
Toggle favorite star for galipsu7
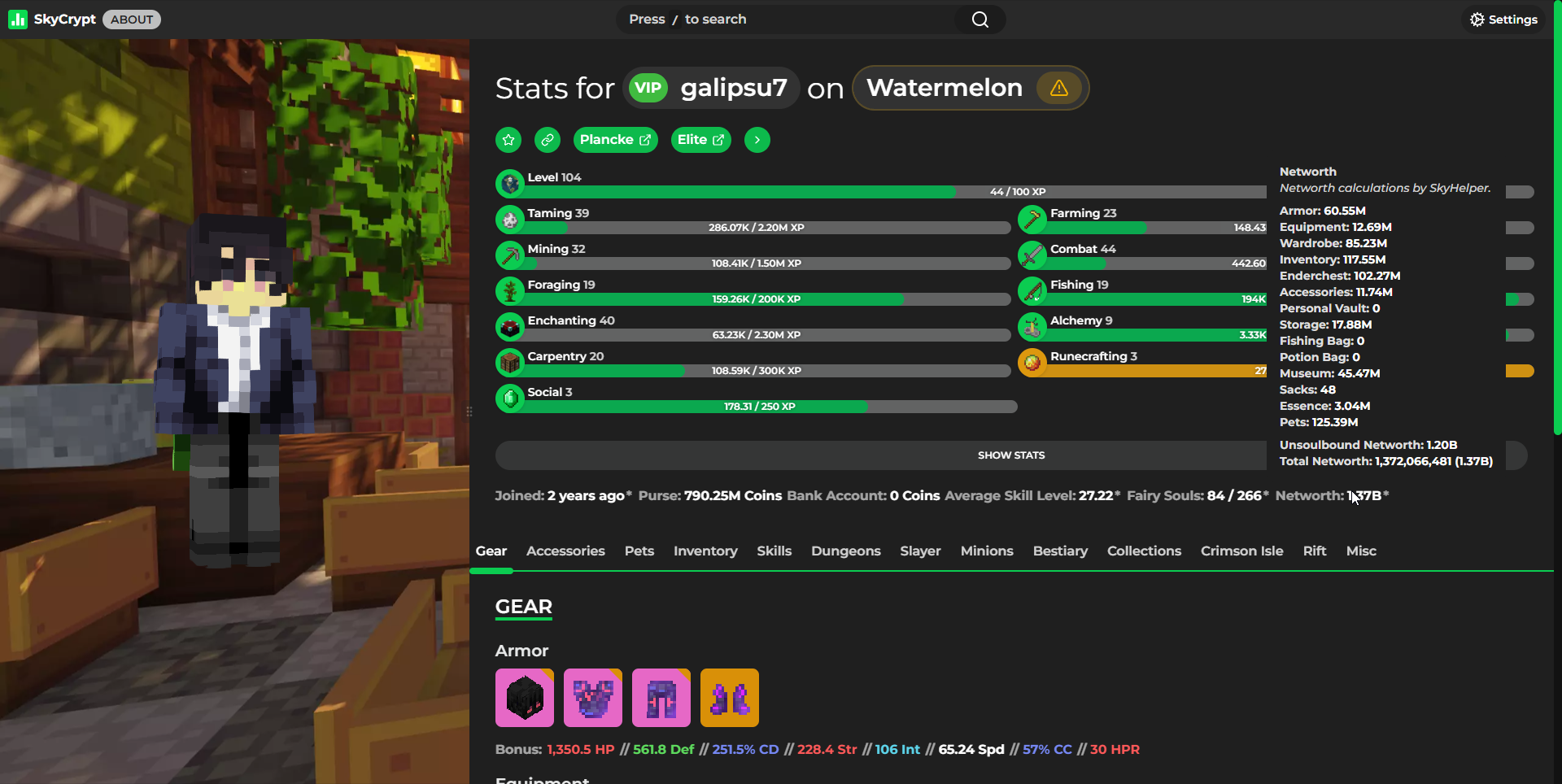point(508,139)
